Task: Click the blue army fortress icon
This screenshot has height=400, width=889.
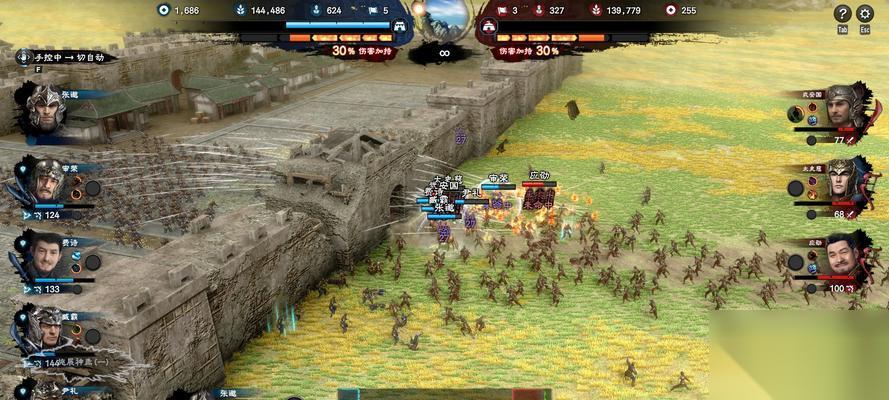Action: coord(399,26)
